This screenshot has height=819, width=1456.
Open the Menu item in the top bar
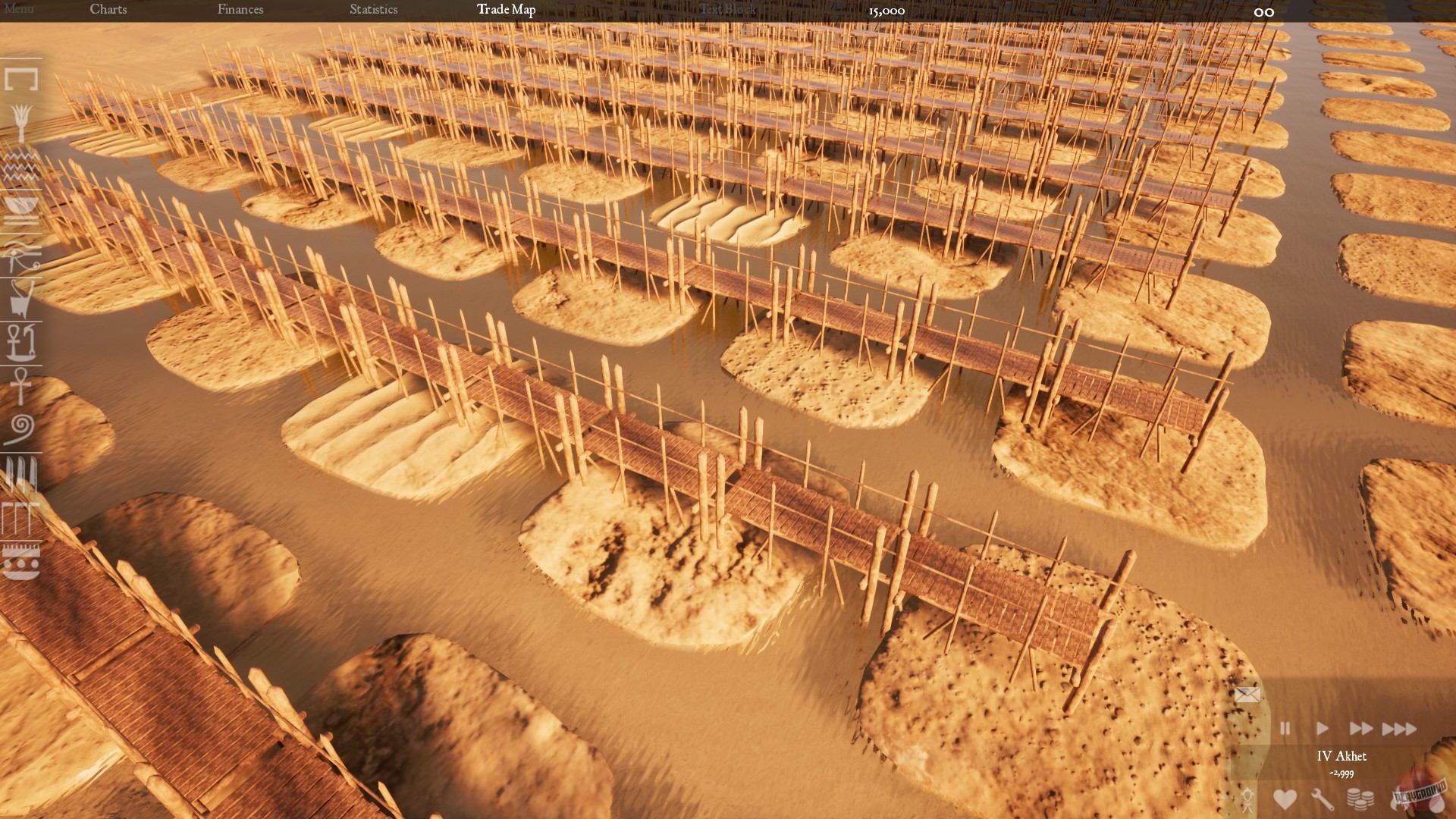21,10
